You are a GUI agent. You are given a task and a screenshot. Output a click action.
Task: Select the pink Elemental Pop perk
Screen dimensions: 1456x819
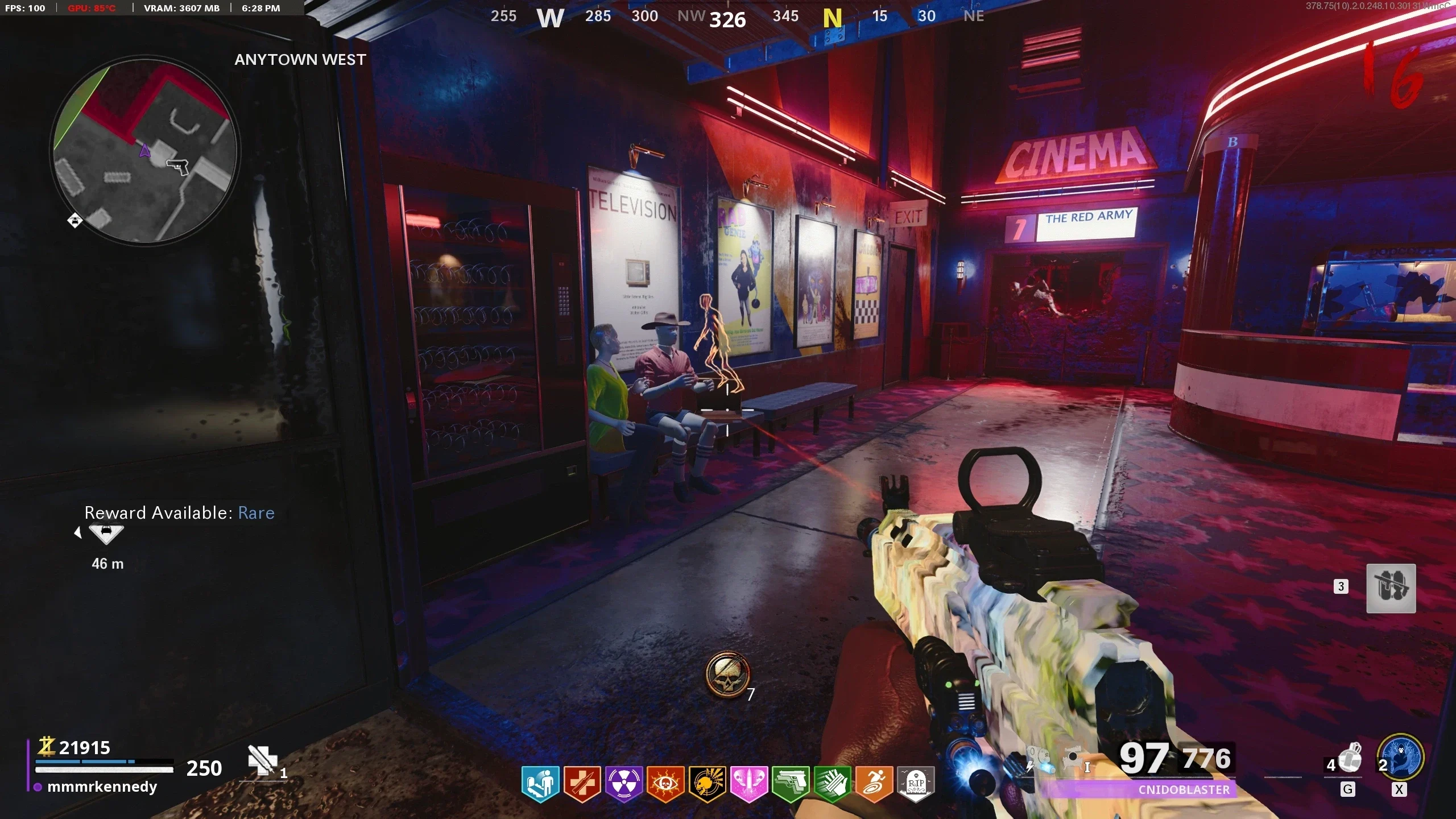748,784
